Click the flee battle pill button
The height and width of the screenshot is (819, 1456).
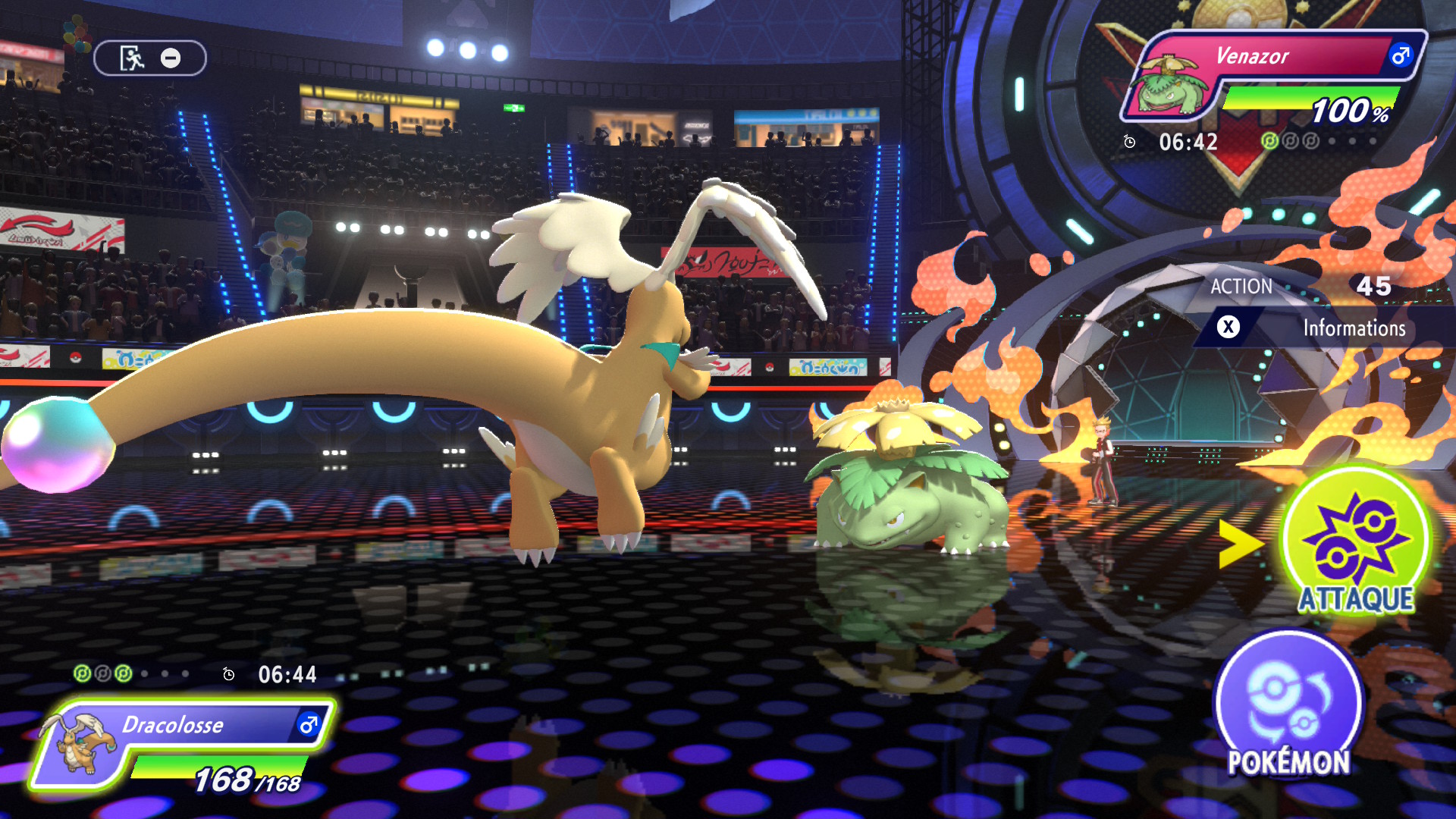(150, 58)
